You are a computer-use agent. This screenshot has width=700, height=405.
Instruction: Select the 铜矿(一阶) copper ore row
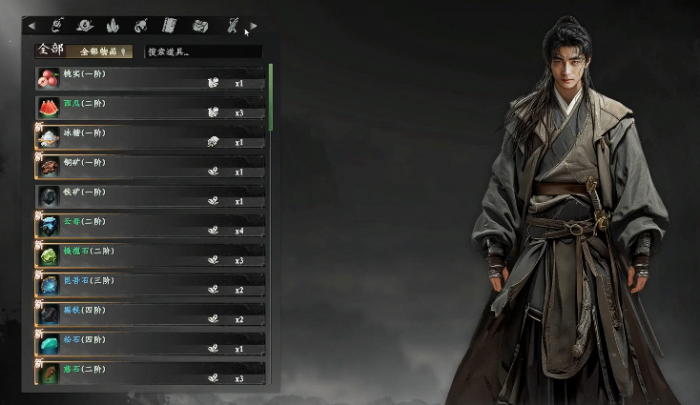pyautogui.click(x=150, y=166)
